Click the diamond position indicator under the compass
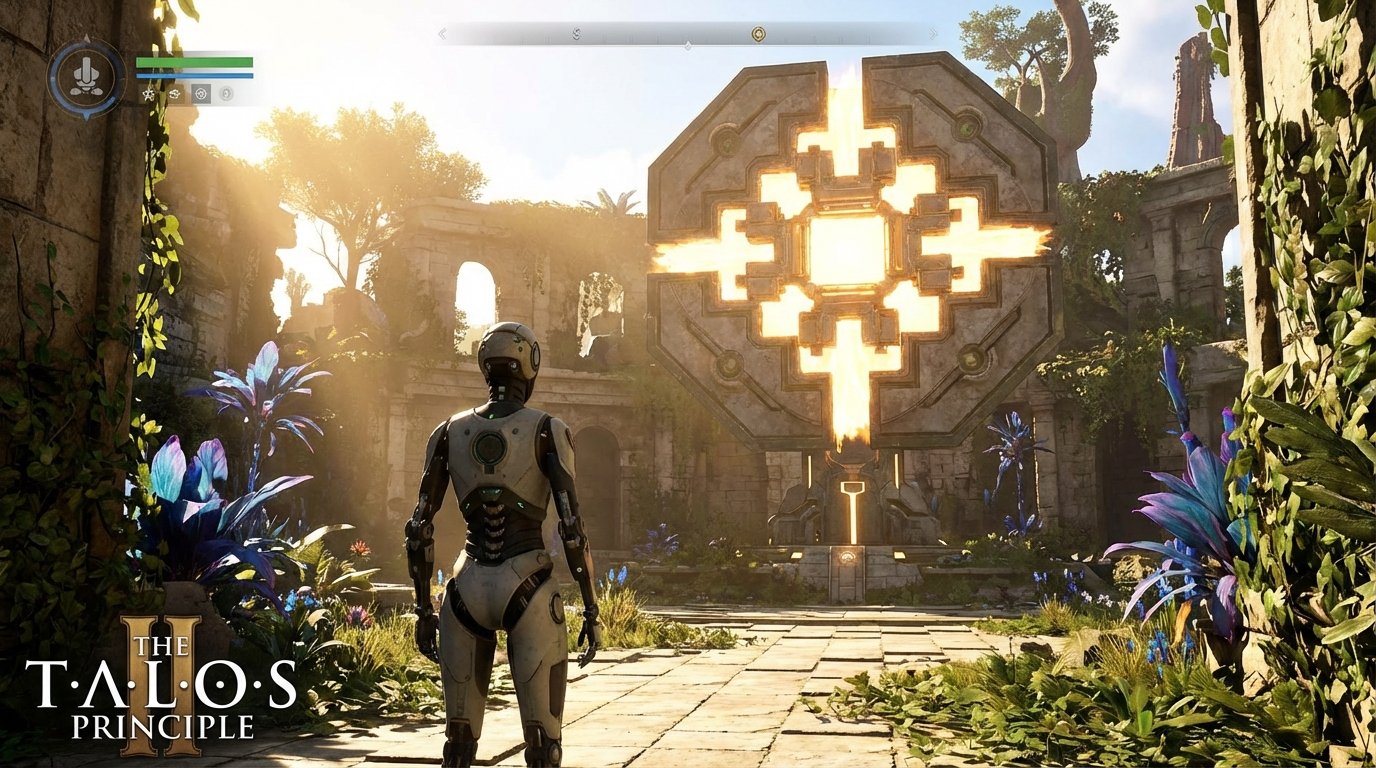The width and height of the screenshot is (1376, 768). click(686, 45)
